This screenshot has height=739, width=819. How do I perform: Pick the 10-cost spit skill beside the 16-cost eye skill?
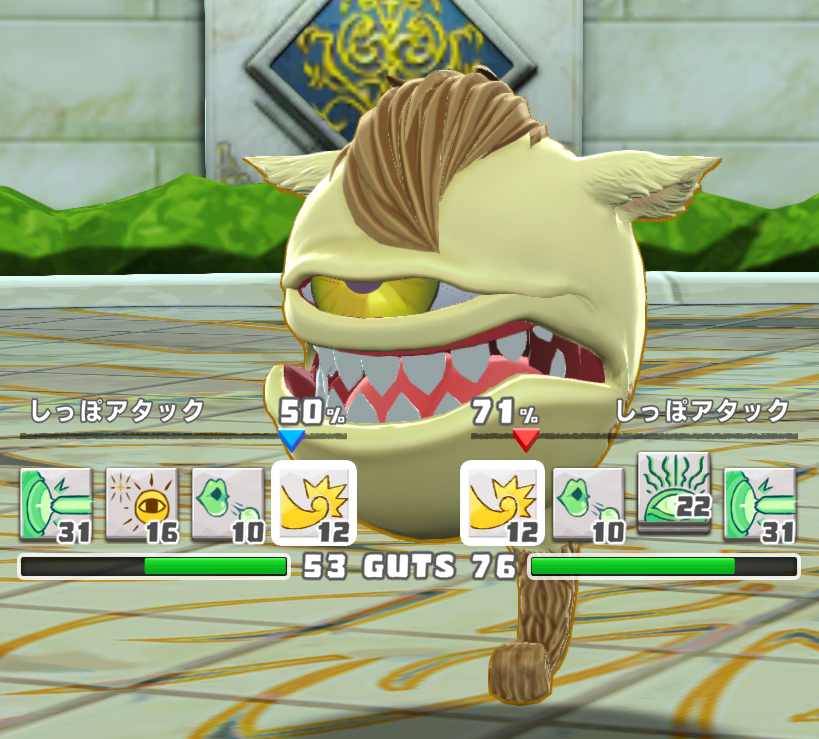228,503
